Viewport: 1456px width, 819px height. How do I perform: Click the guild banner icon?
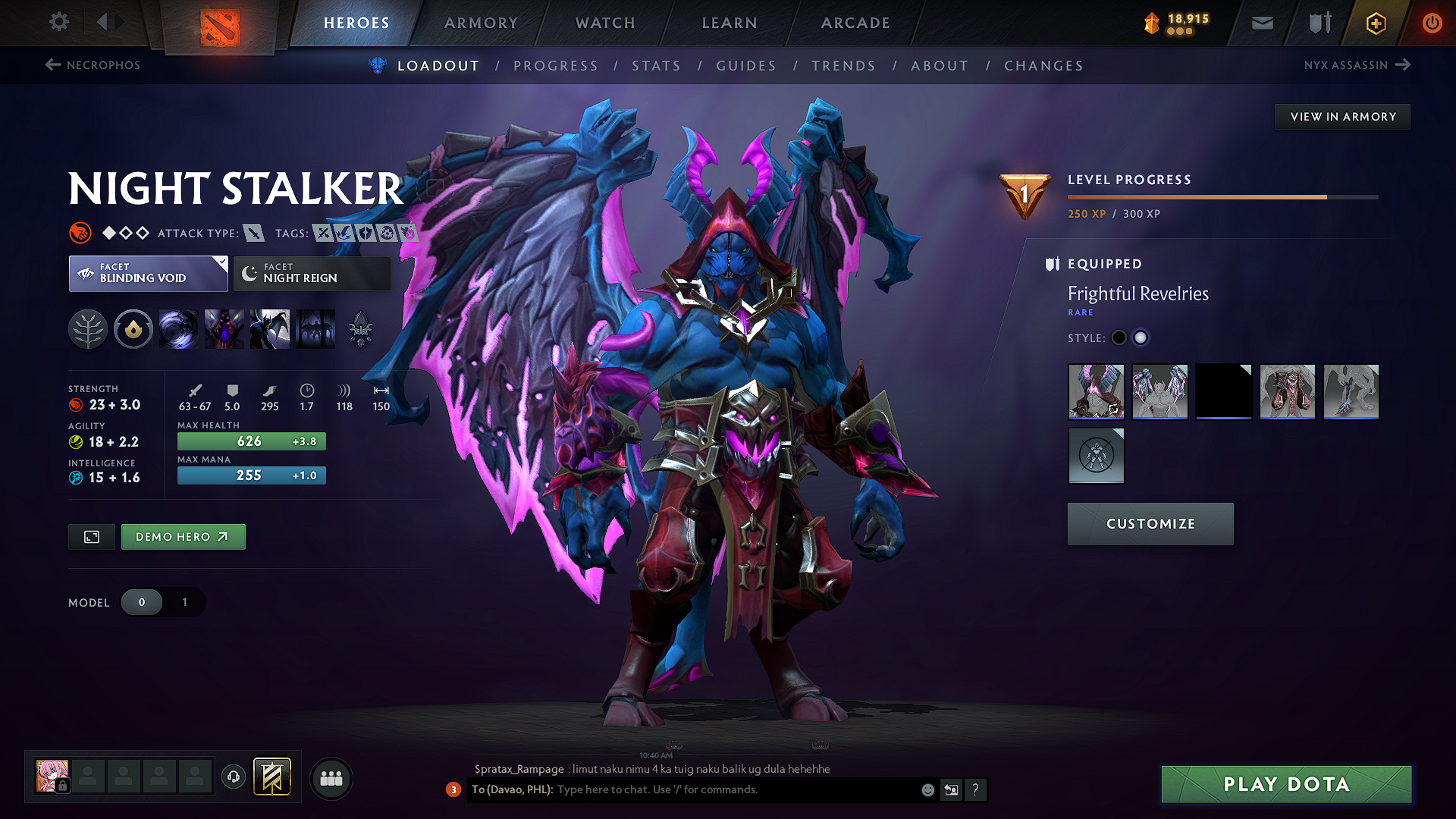[x=271, y=777]
